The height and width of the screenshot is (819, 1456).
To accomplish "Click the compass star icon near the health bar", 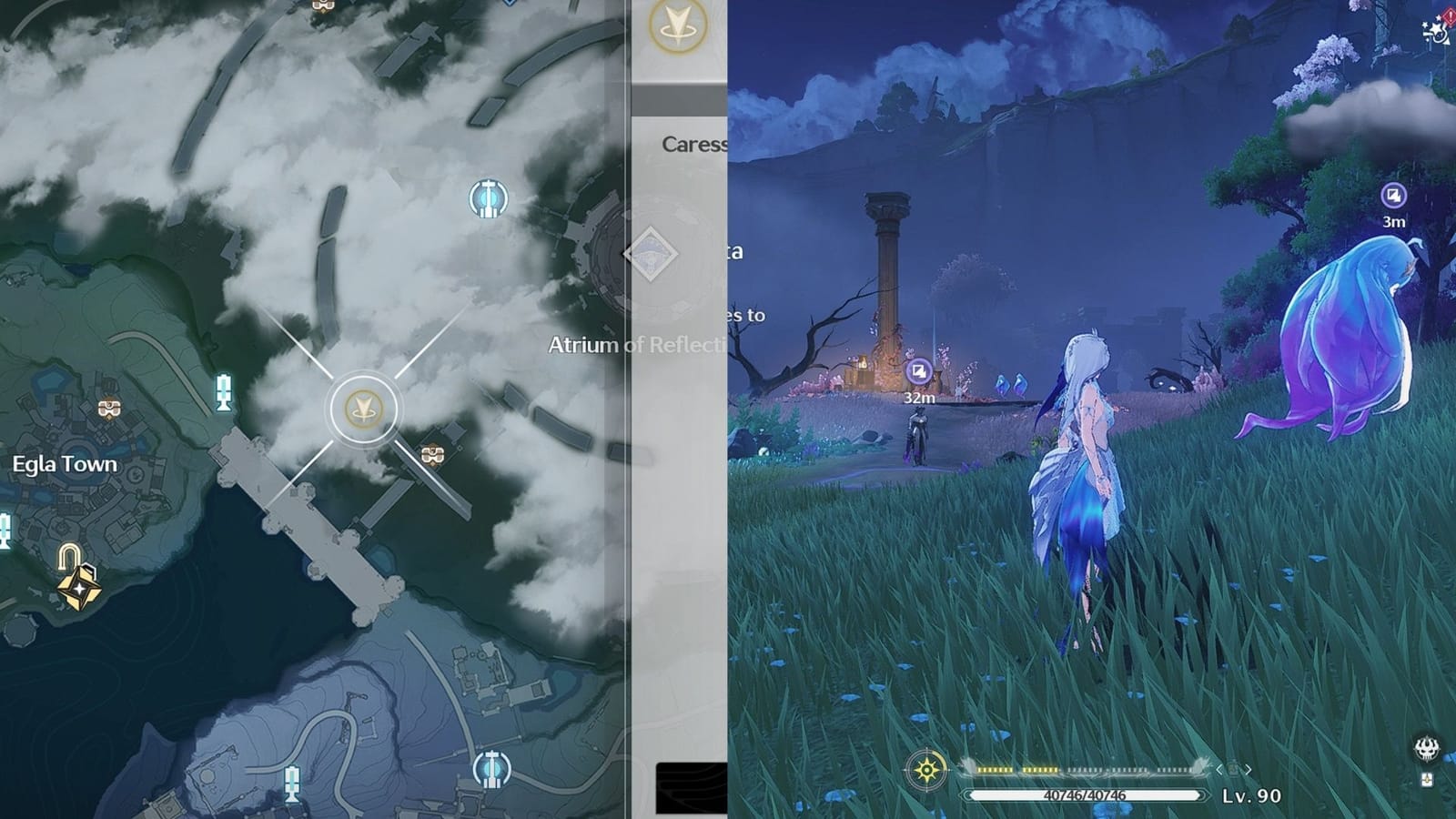I will pos(926,769).
